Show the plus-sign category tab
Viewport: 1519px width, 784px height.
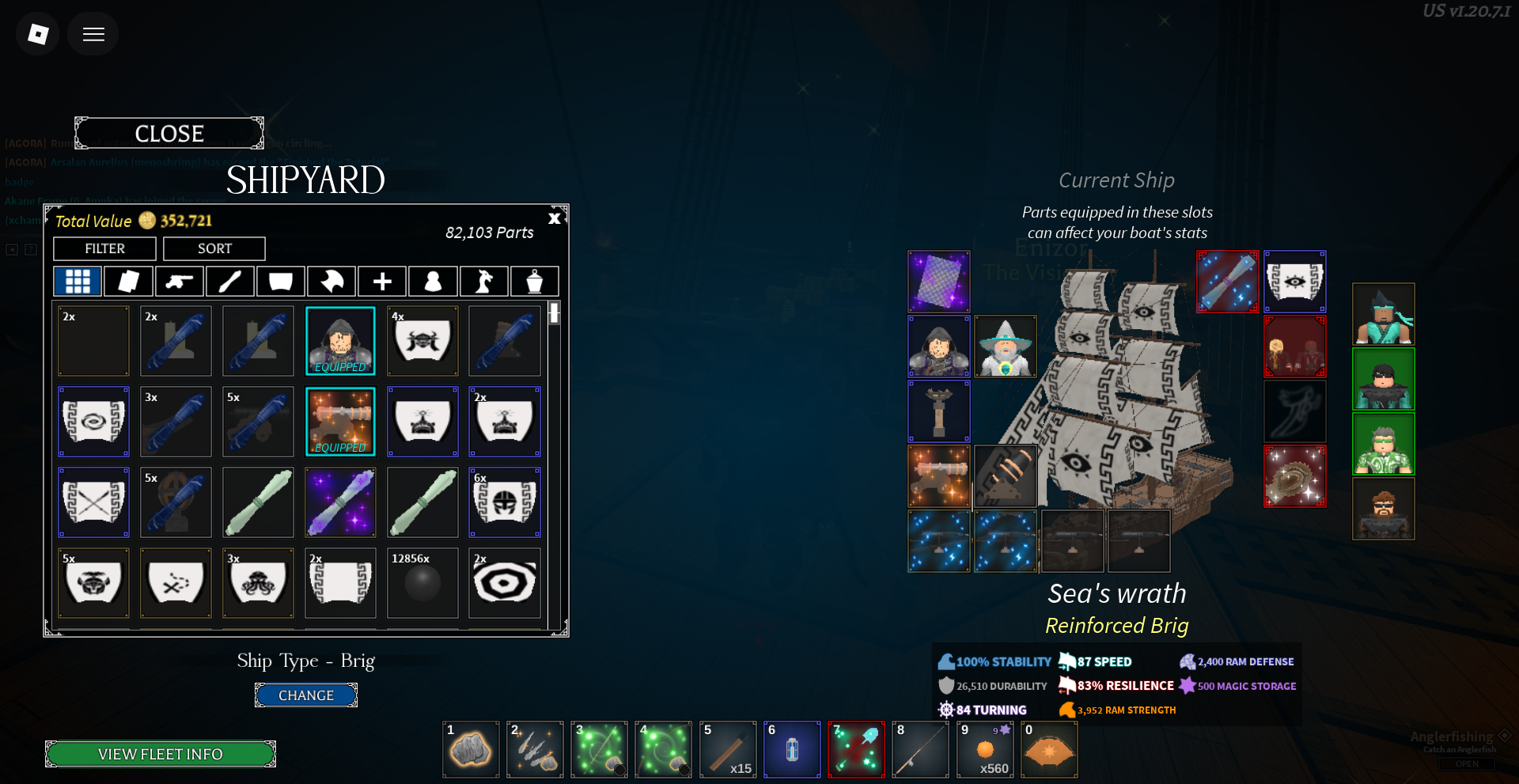tap(382, 281)
